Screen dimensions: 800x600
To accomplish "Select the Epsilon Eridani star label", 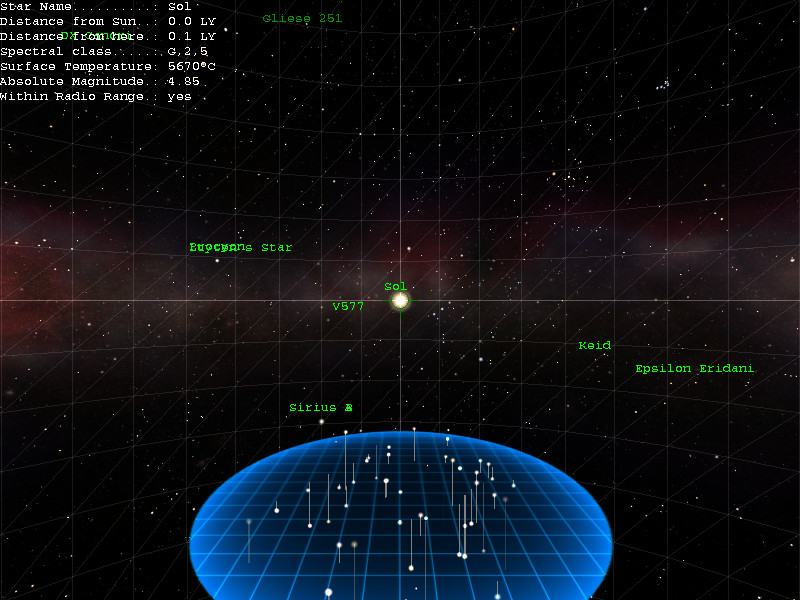I will 694,369.
